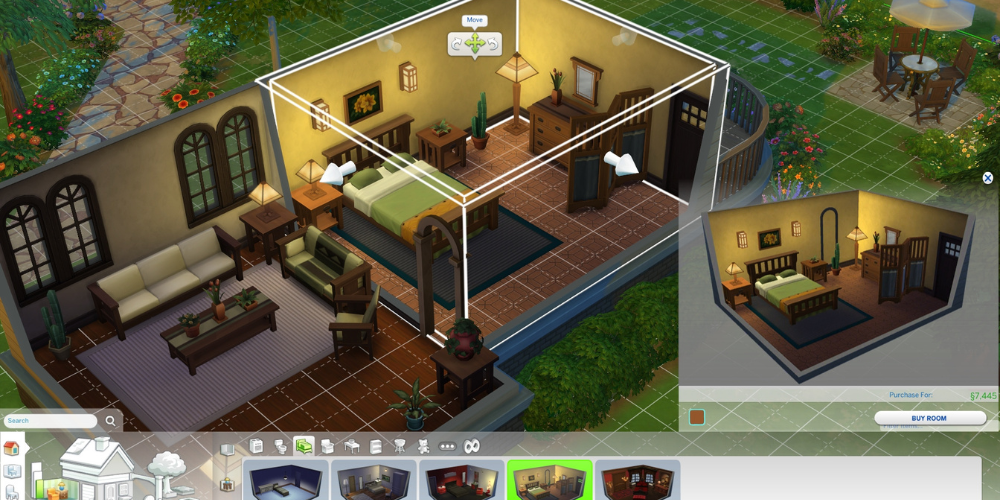Focus the Search text field
Image resolution: width=1000 pixels, height=500 pixels.
point(50,421)
